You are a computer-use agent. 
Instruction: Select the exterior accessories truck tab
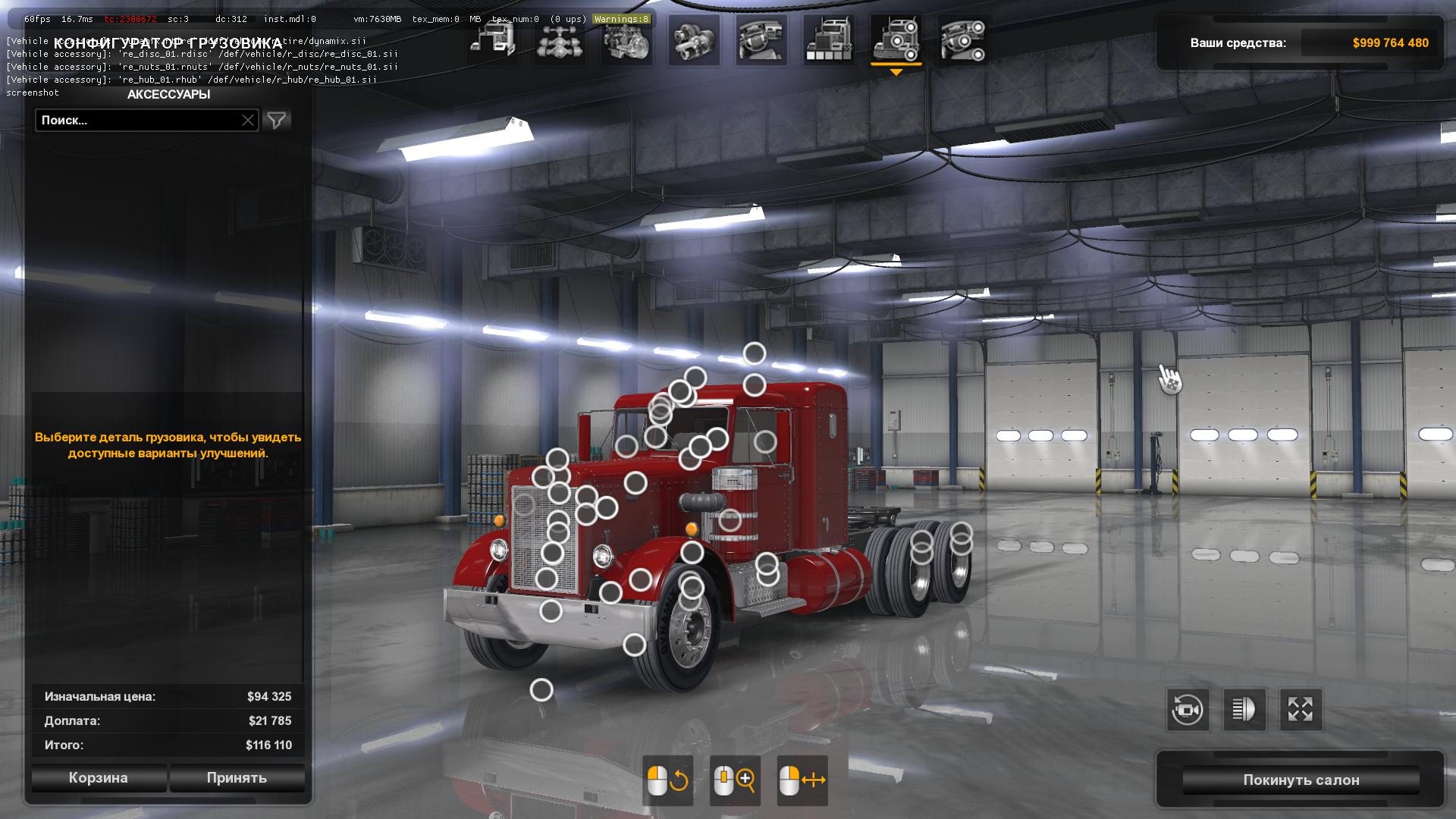(x=896, y=39)
